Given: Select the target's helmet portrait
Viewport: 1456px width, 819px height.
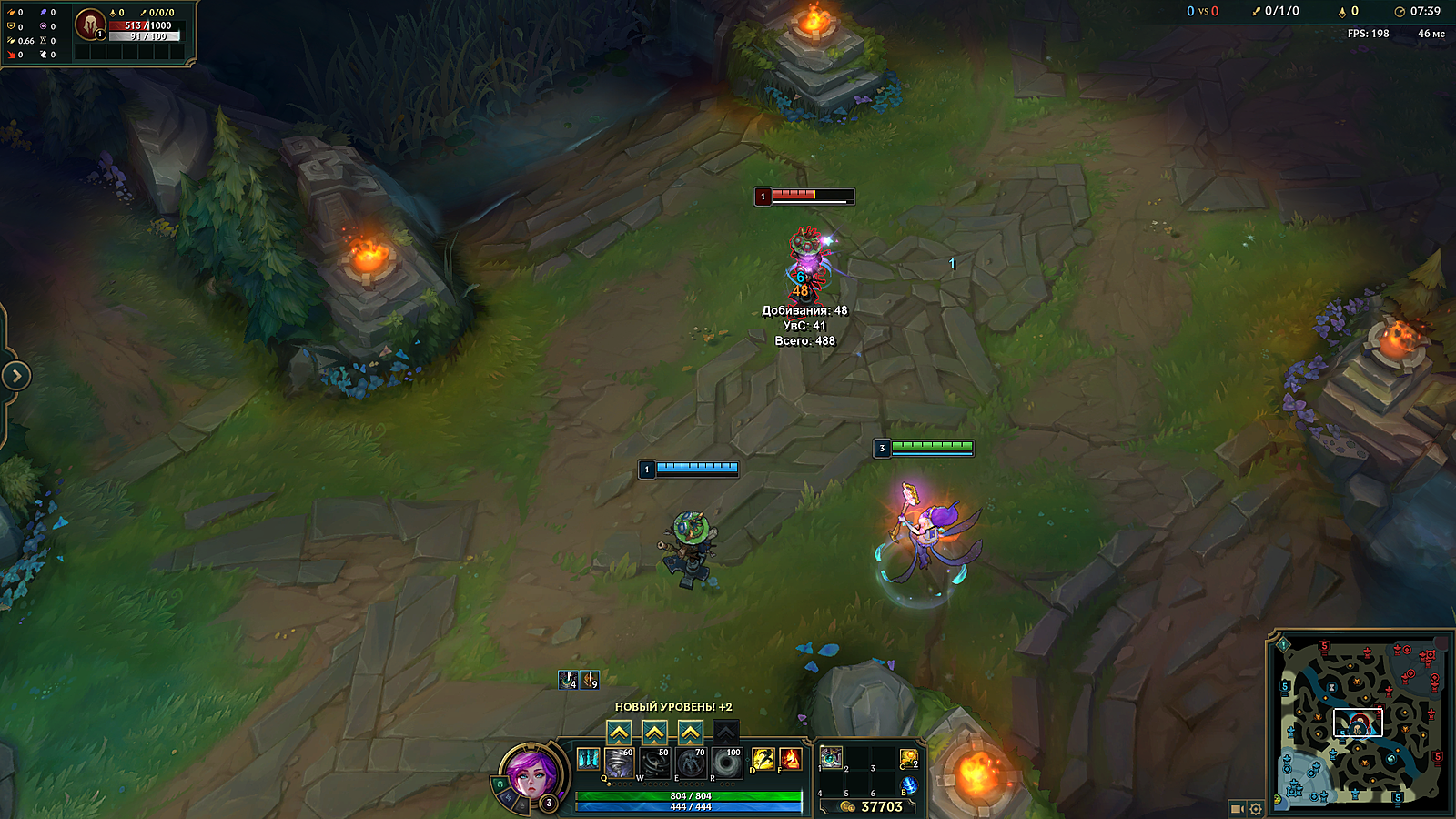Looking at the screenshot, I should point(89,25).
